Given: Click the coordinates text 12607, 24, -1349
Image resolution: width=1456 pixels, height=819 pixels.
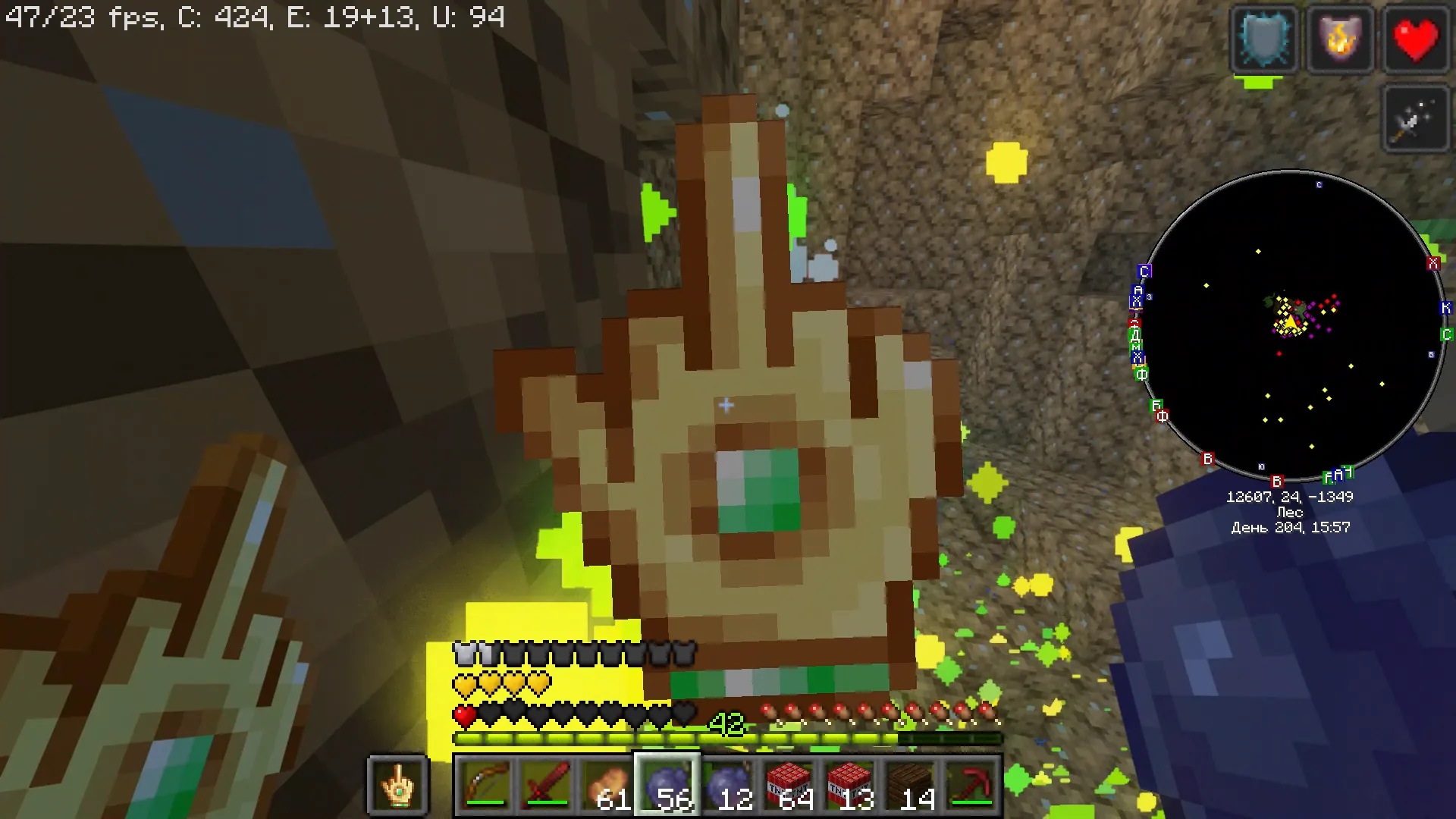Looking at the screenshot, I should pos(1289,497).
